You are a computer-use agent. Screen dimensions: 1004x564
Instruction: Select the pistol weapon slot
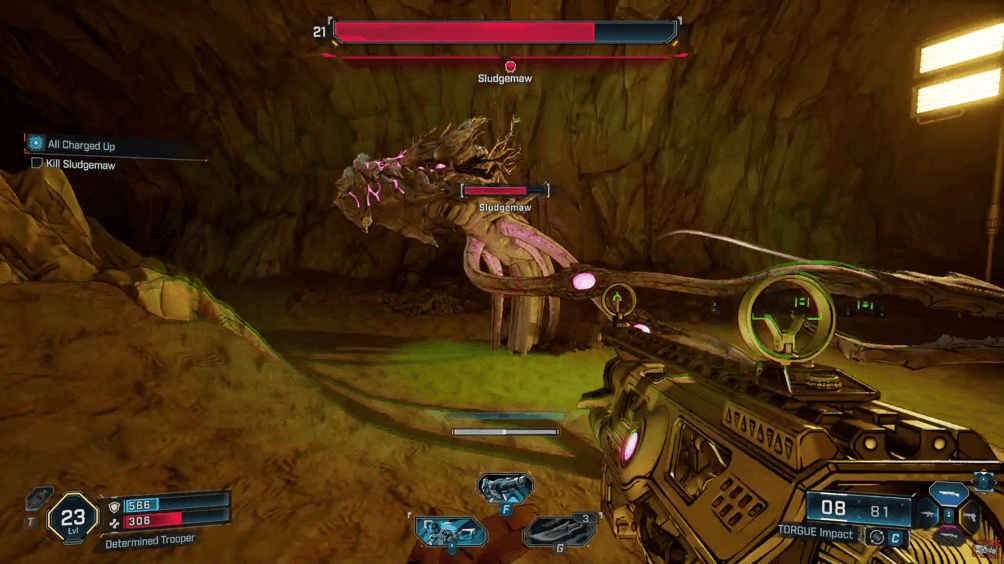968,516
